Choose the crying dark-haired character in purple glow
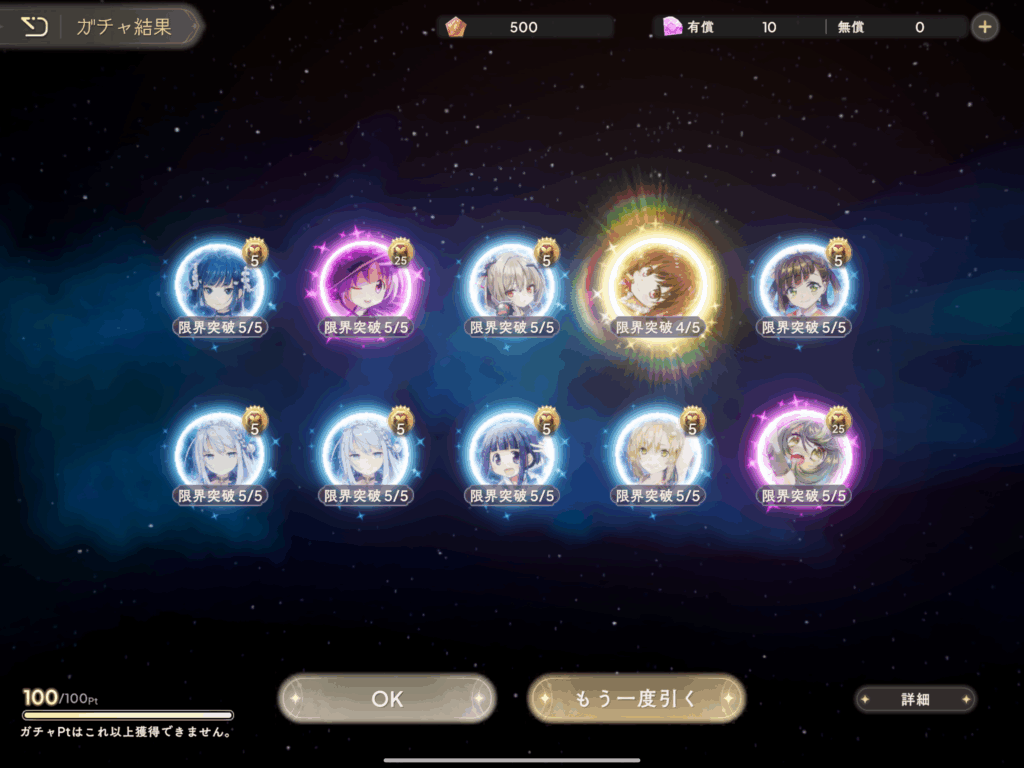 tap(805, 455)
